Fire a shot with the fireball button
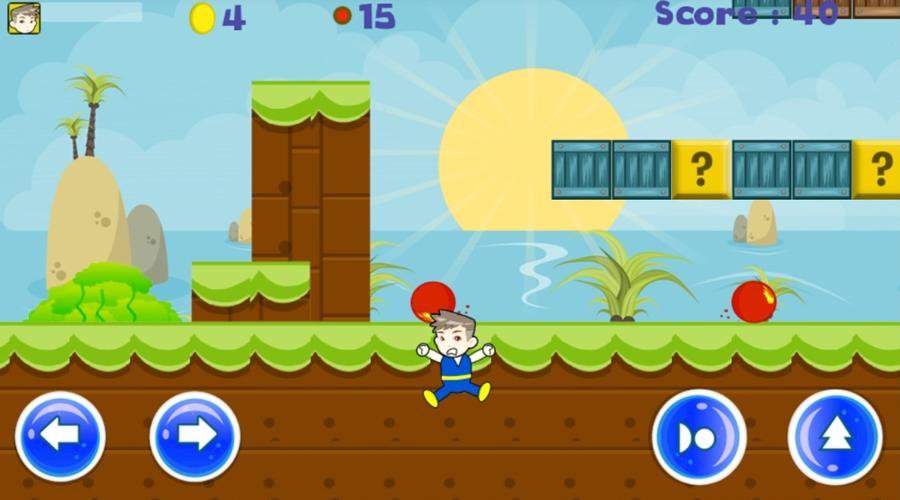 [x=699, y=437]
